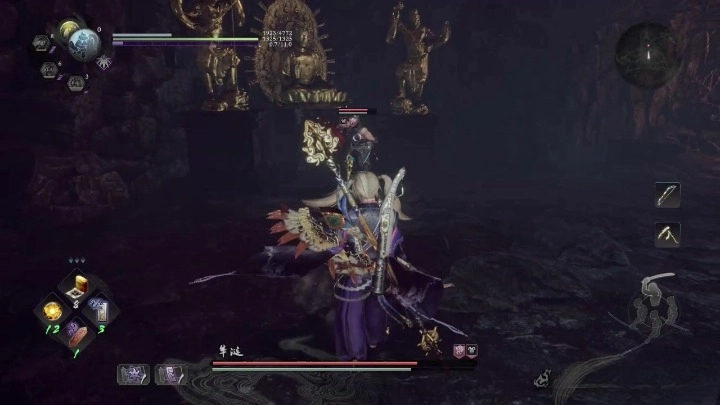This screenshot has height=405, width=720.
Task: Click the red boss status effect icon
Action: point(460,351)
